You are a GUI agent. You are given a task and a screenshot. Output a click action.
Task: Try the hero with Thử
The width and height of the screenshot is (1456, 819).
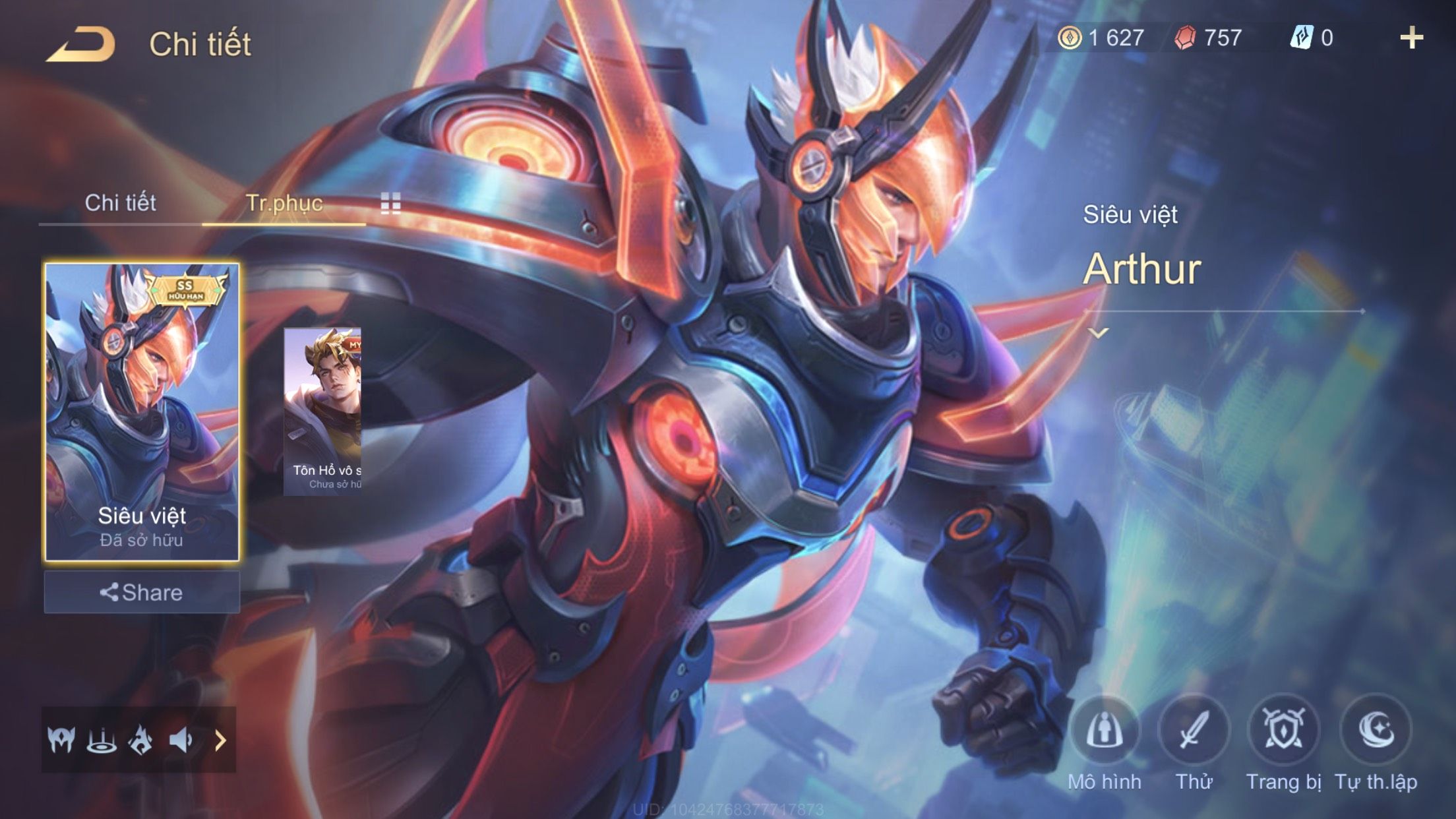tap(1194, 731)
